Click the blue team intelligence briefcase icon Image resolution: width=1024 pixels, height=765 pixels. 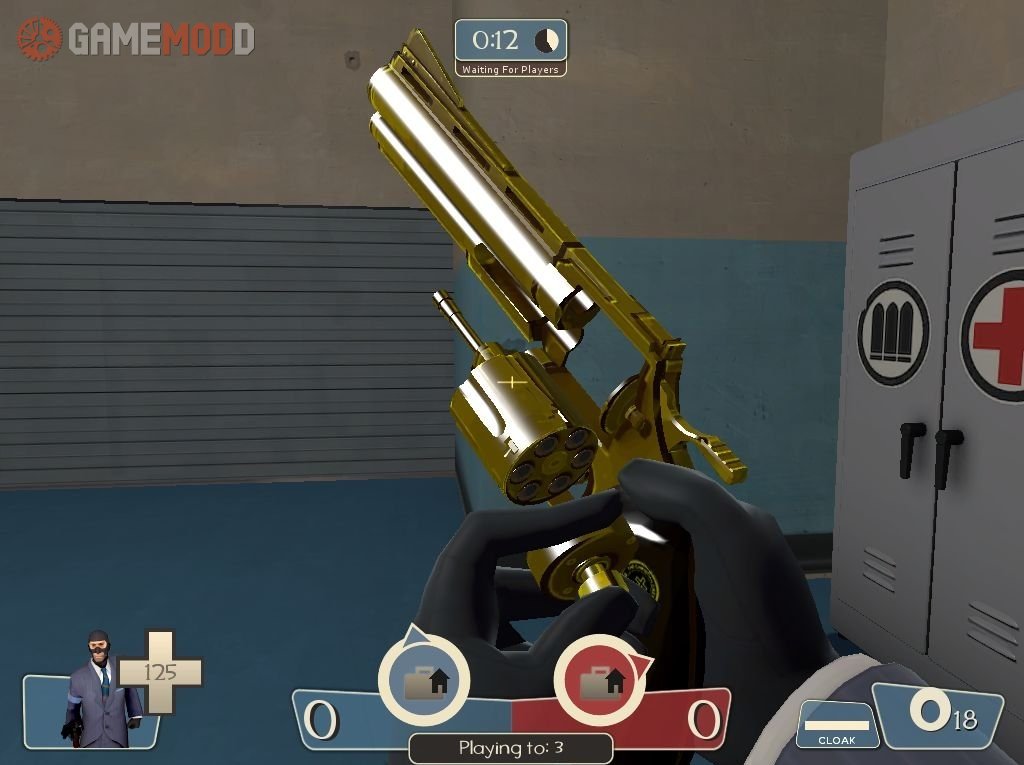pos(424,682)
